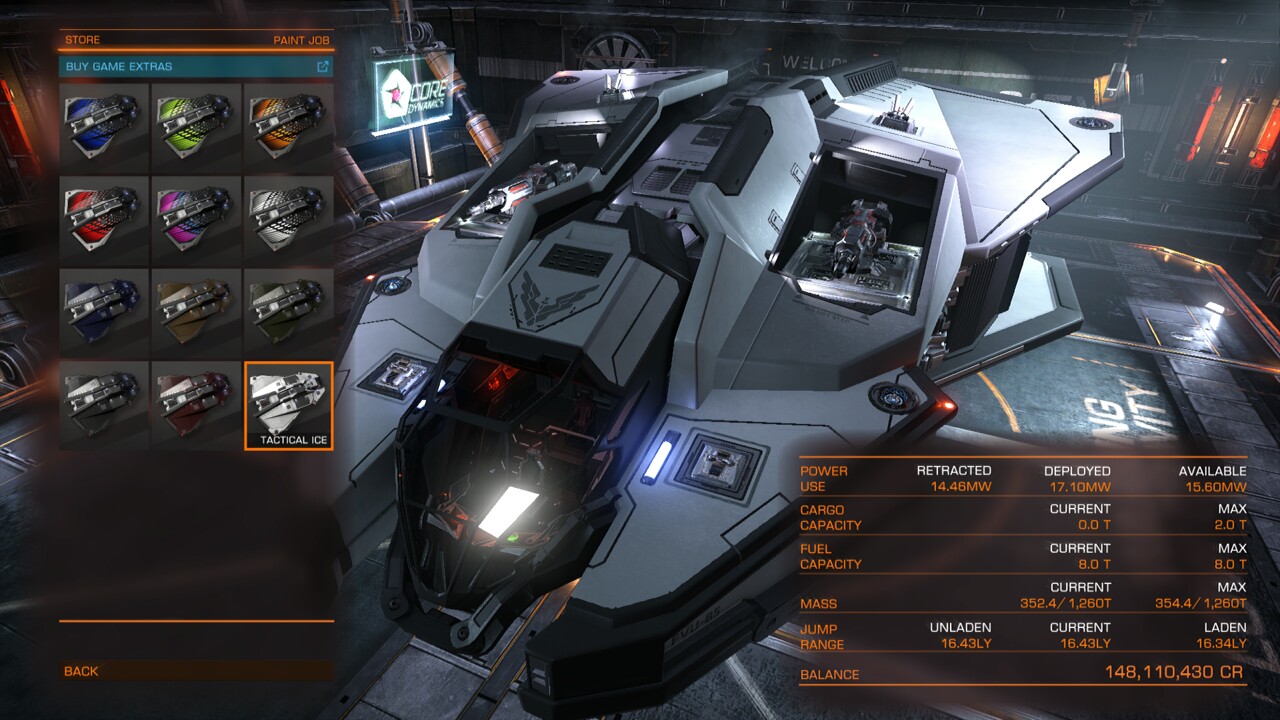Select the tan brown paint job
The image size is (1280, 720).
point(196,313)
